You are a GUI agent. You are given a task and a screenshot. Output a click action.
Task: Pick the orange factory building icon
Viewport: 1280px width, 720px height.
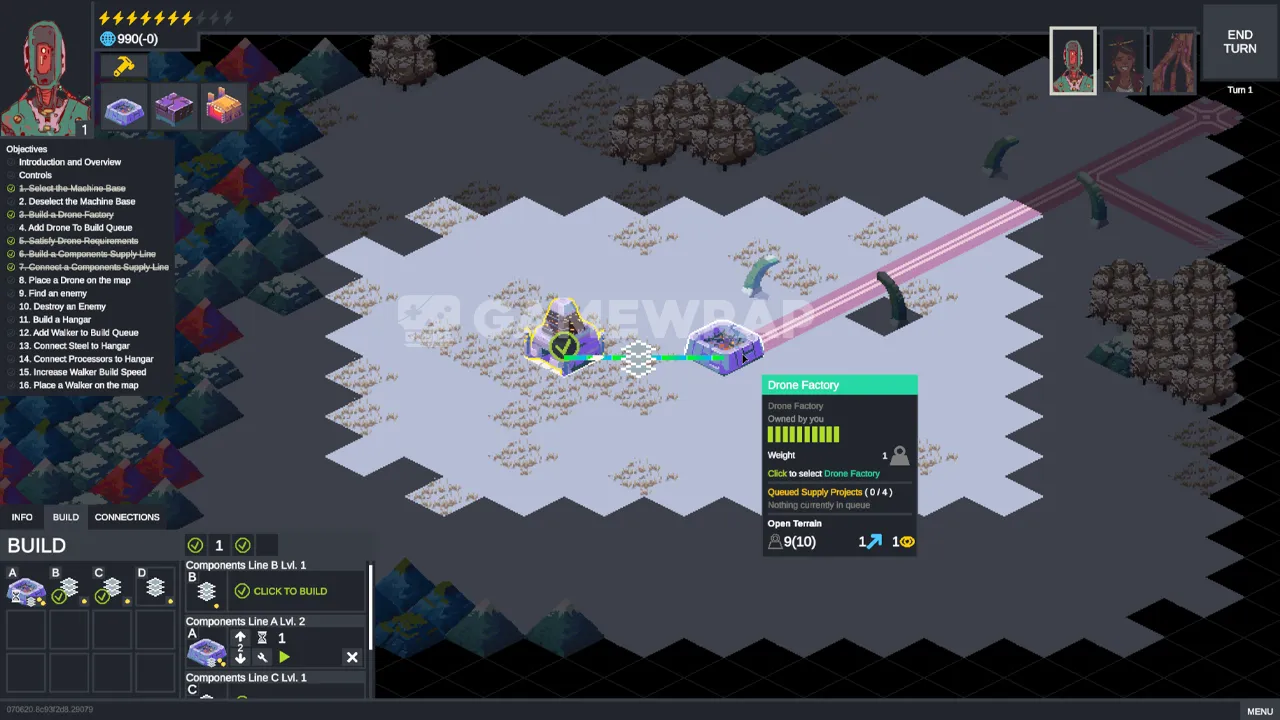(224, 108)
